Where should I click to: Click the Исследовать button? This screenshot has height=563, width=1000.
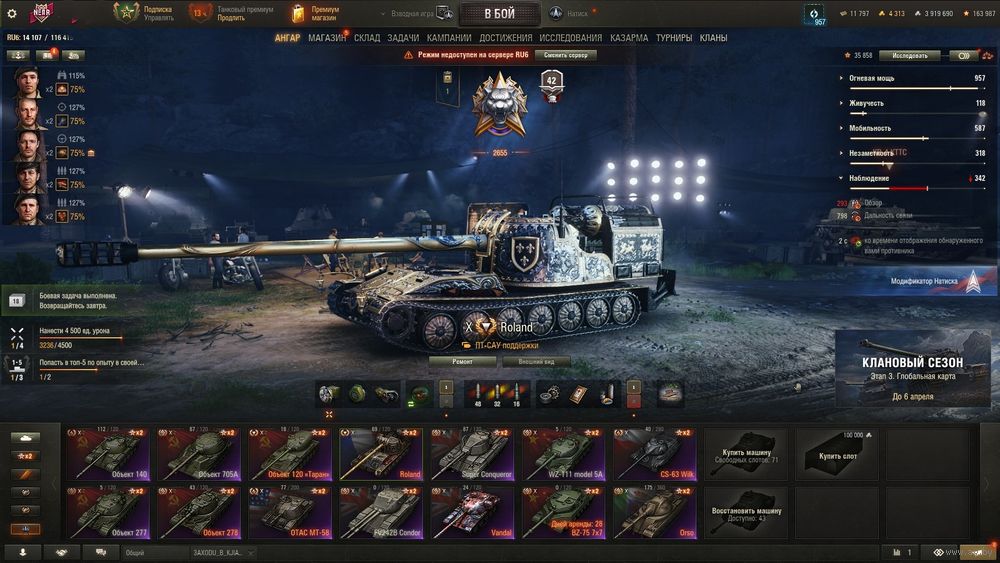click(910, 55)
